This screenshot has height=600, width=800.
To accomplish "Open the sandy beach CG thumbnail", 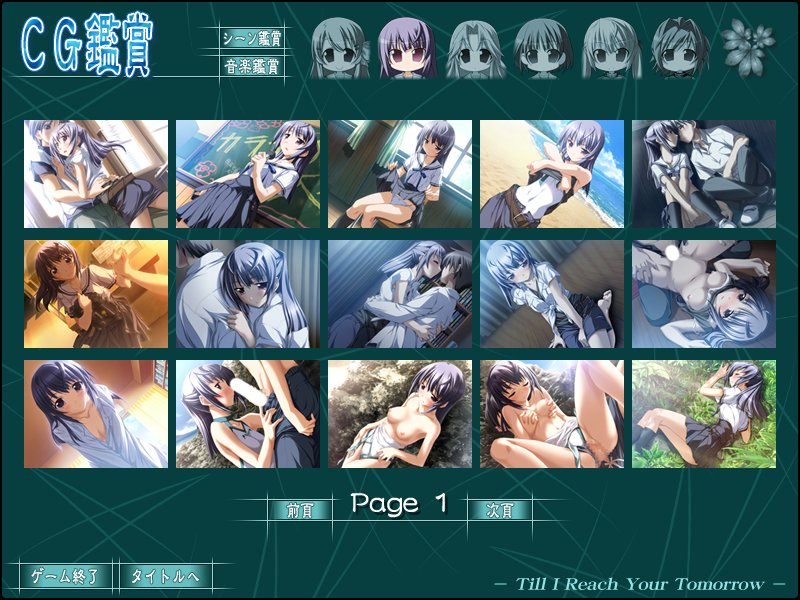I will (x=552, y=174).
